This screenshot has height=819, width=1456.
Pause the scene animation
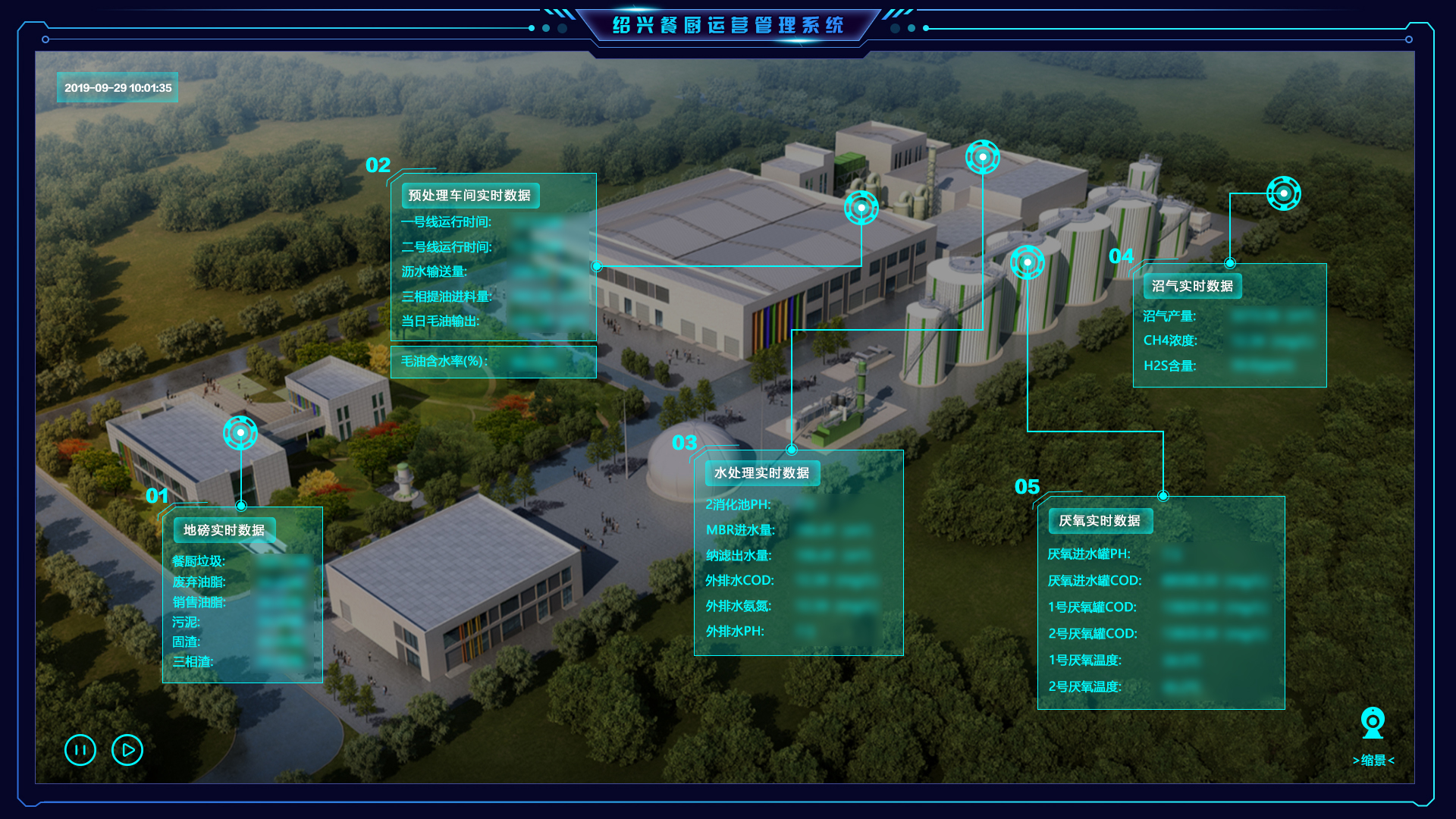tap(80, 750)
